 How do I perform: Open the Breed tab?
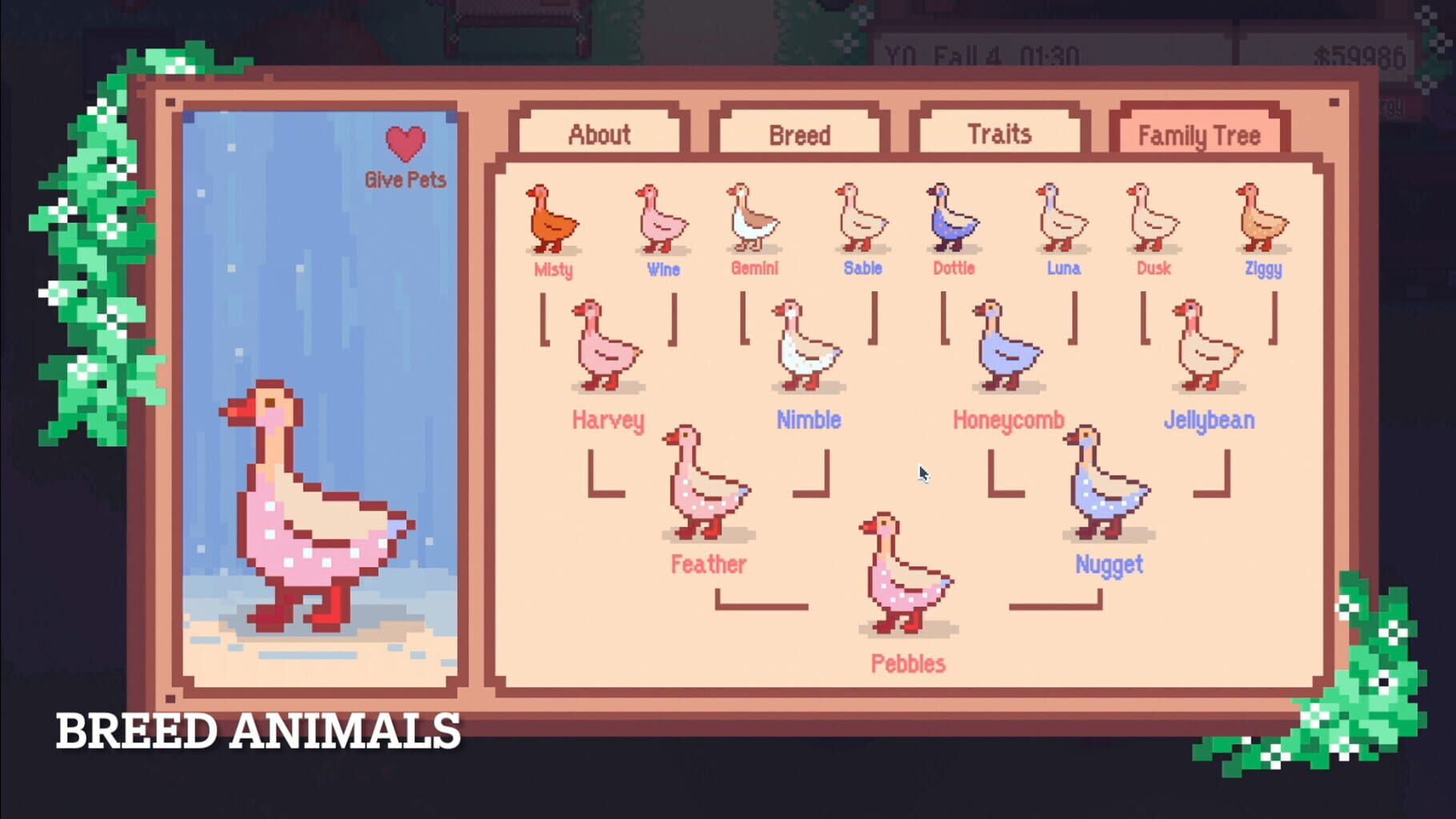pos(798,134)
